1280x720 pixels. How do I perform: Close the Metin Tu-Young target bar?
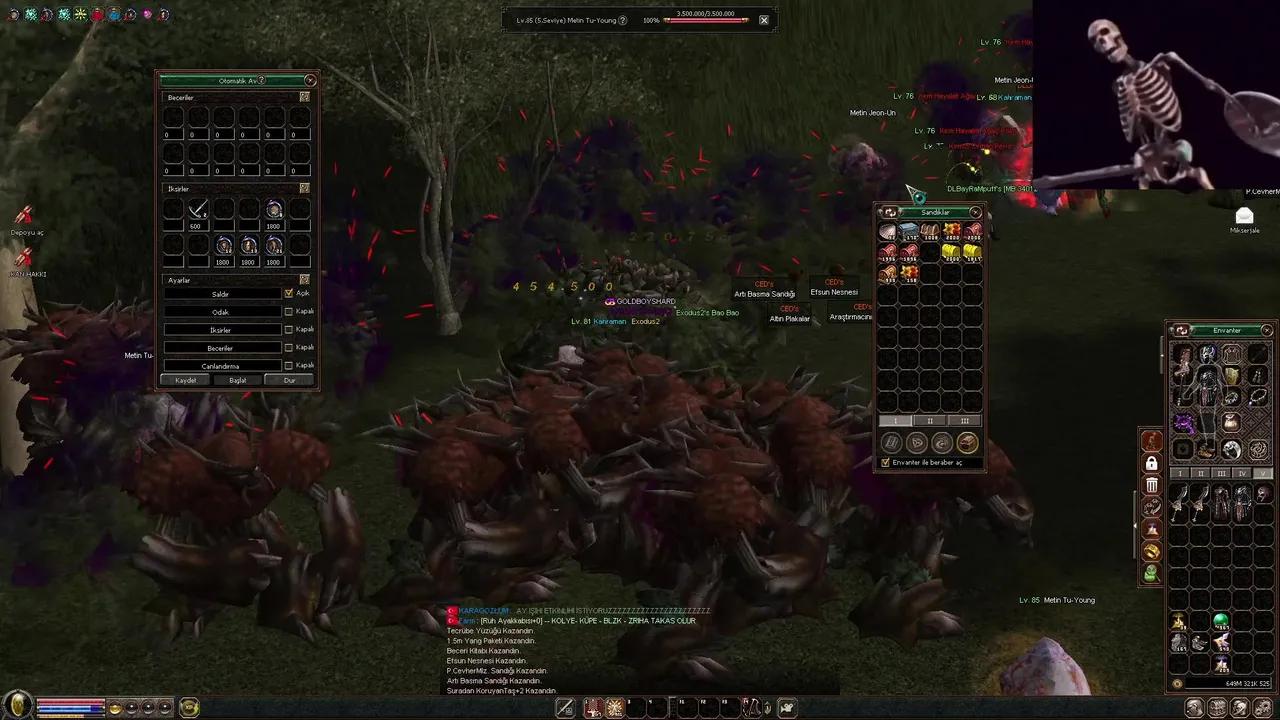pos(764,19)
